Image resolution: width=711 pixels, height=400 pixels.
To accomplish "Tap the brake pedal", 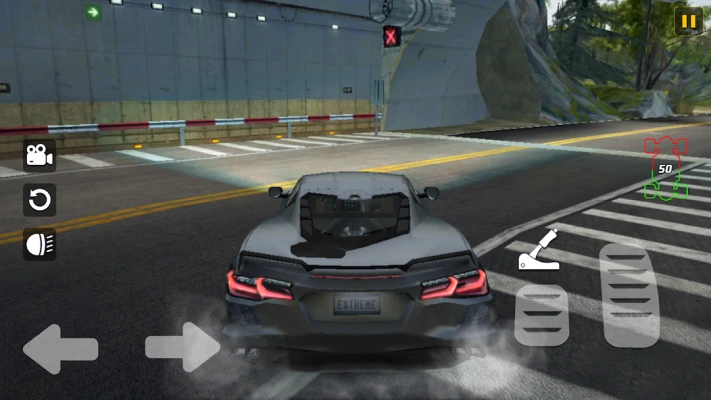I will coord(541,315).
